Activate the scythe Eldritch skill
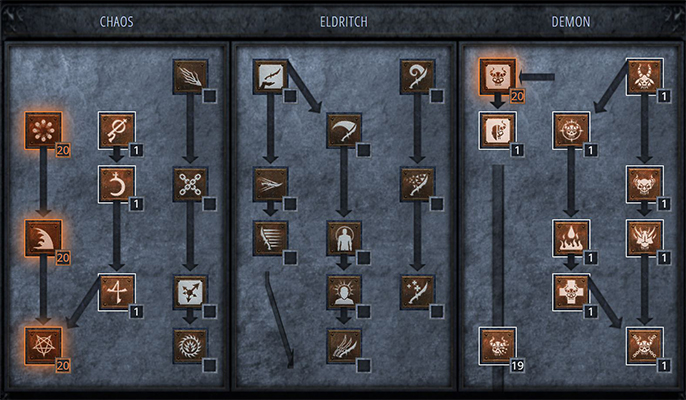This screenshot has width=686, height=400. tap(343, 130)
